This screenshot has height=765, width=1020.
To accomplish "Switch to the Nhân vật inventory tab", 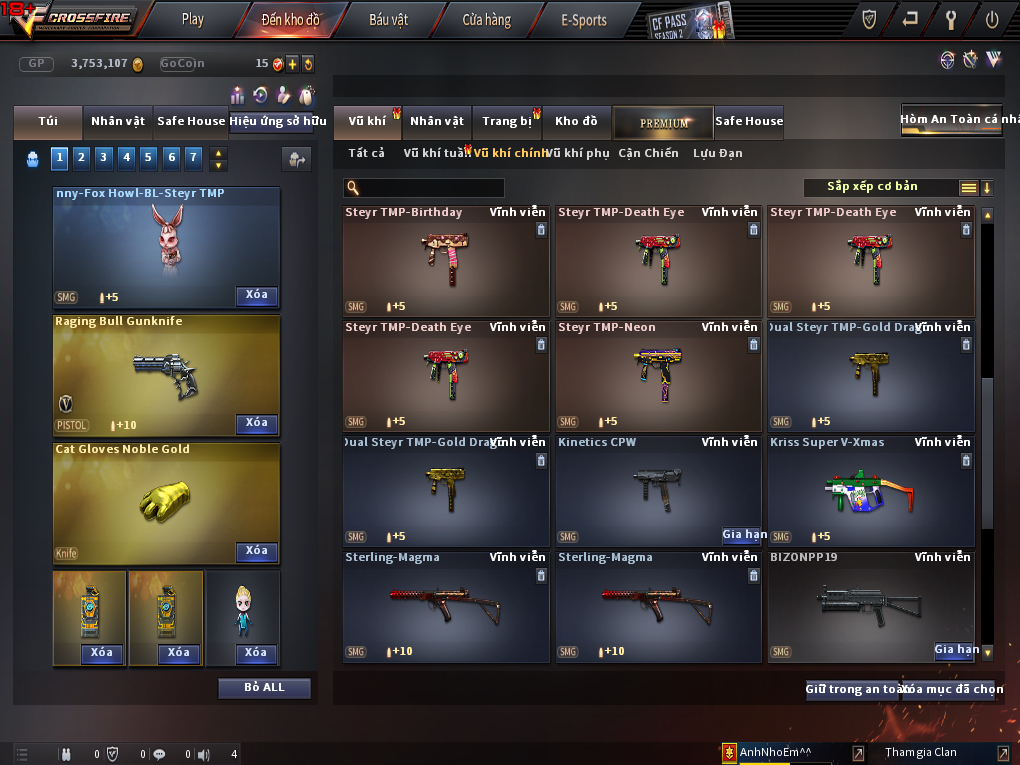I will coord(437,121).
